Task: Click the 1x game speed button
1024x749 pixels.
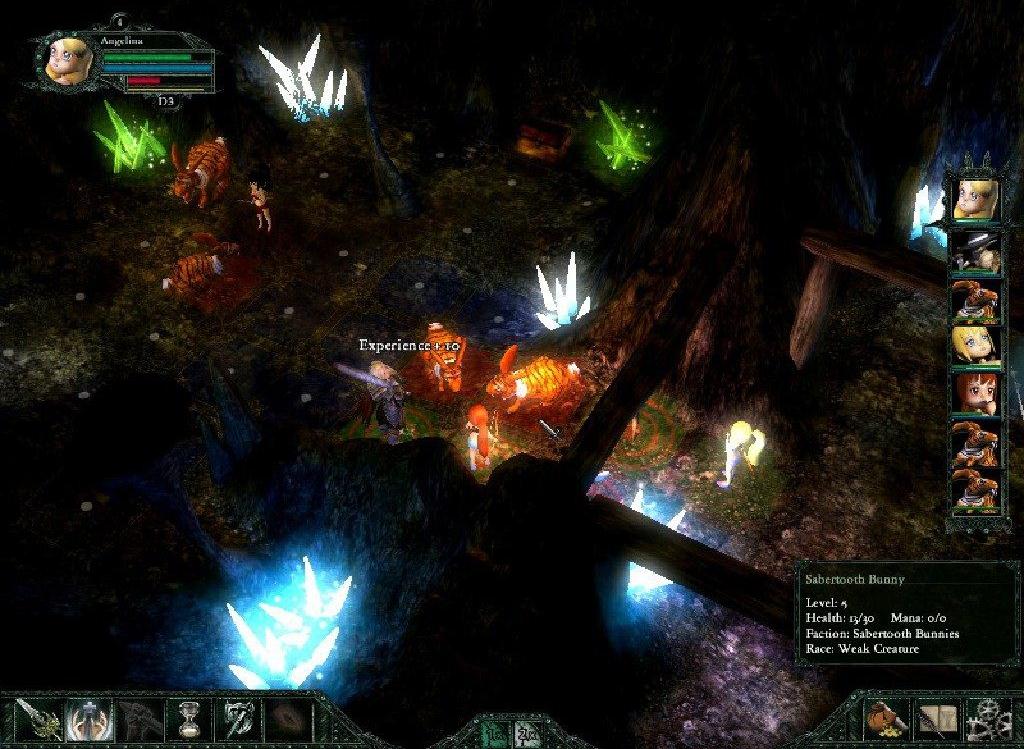Action: pyautogui.click(x=498, y=734)
